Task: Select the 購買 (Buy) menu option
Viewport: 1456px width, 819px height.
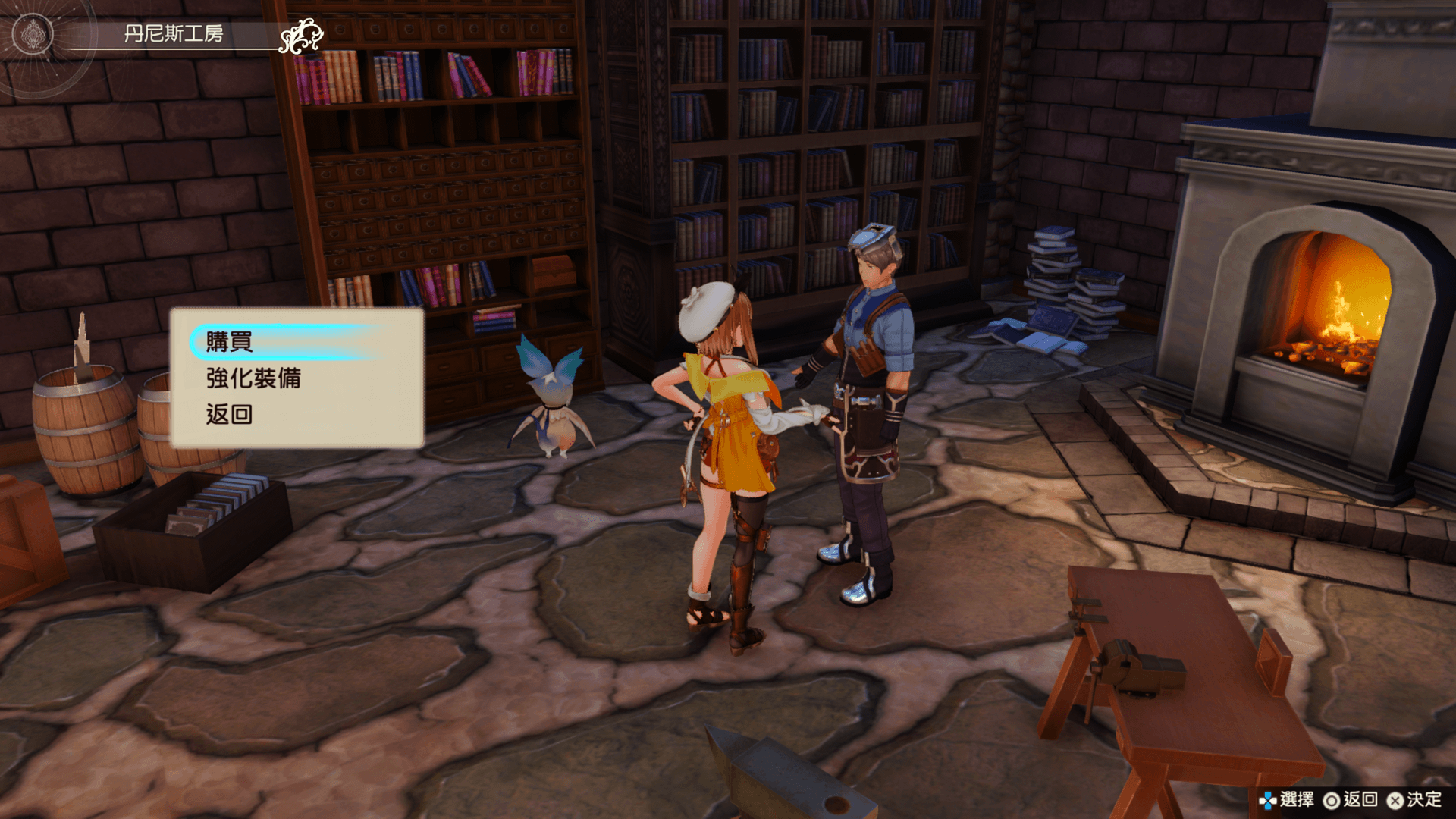Action: [x=230, y=342]
